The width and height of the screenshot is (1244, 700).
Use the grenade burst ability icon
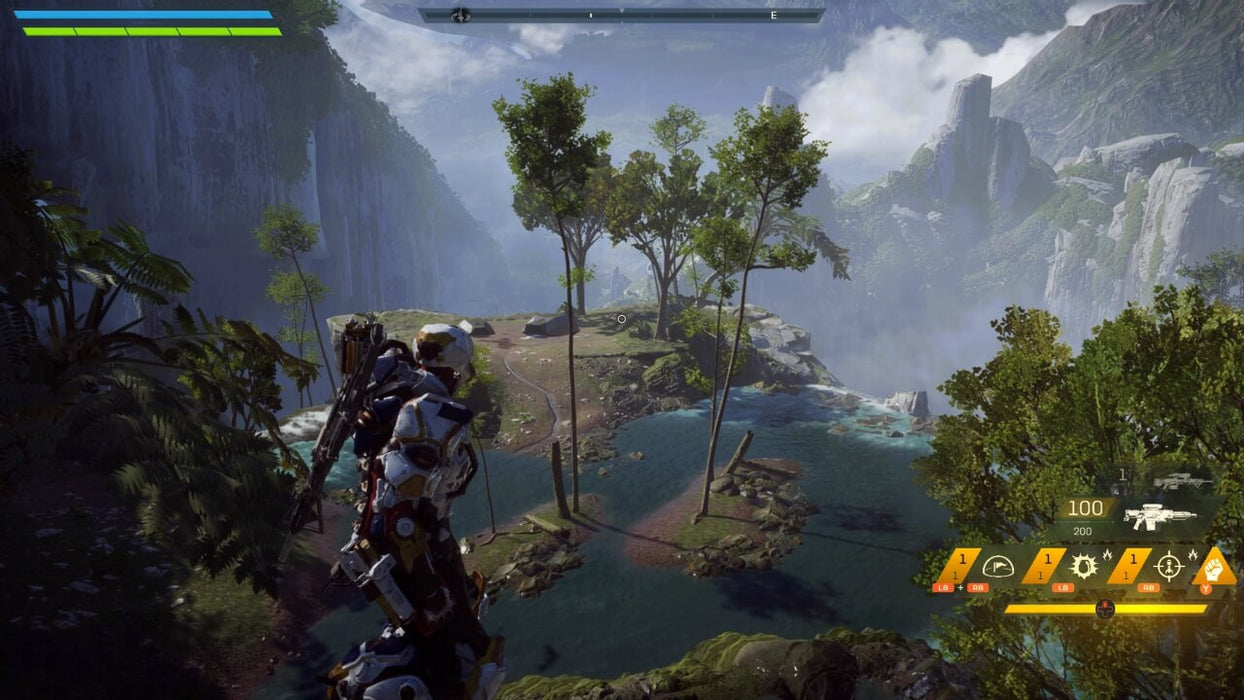pyautogui.click(x=1082, y=567)
